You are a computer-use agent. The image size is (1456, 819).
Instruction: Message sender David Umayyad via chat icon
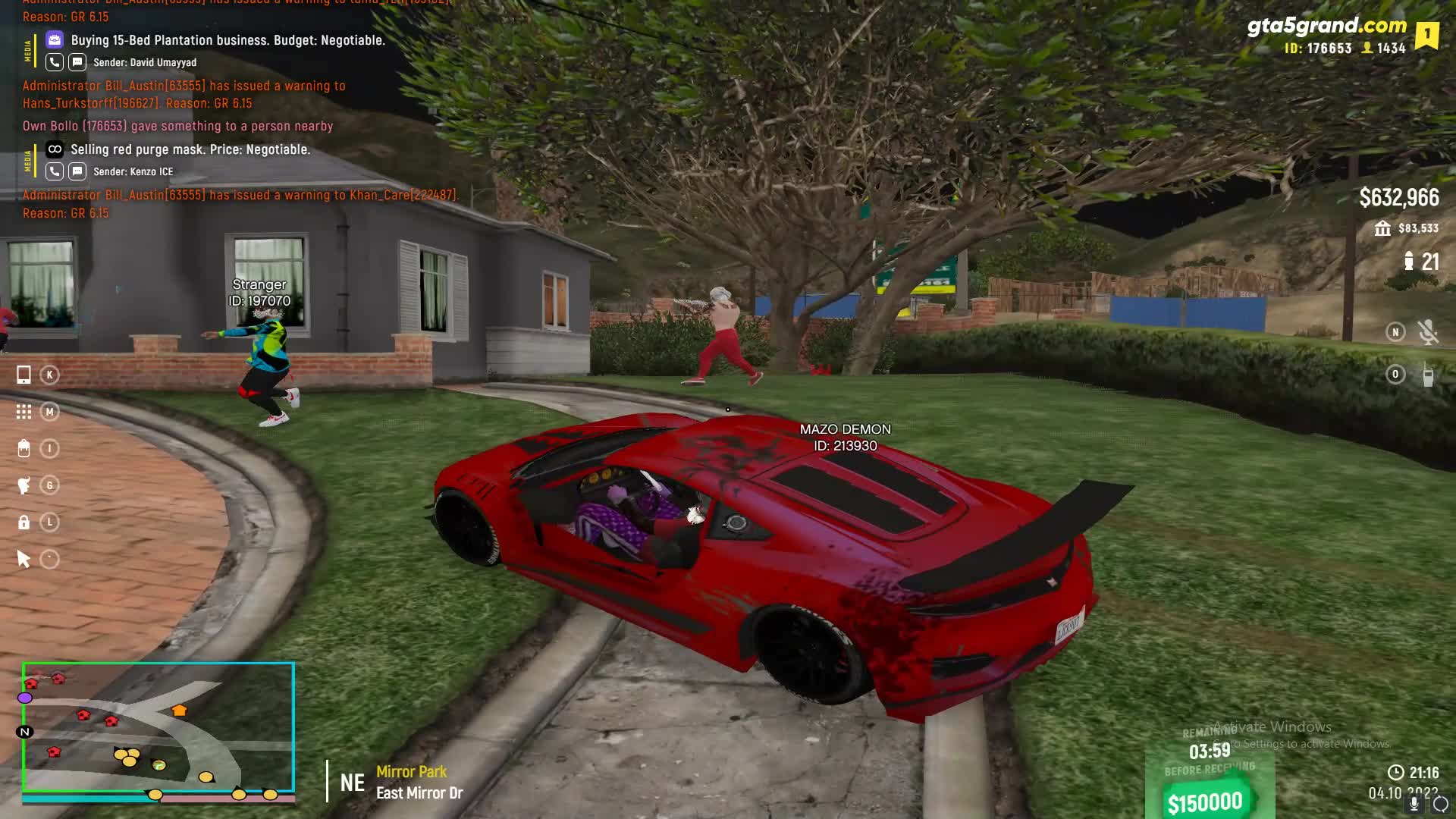click(77, 62)
